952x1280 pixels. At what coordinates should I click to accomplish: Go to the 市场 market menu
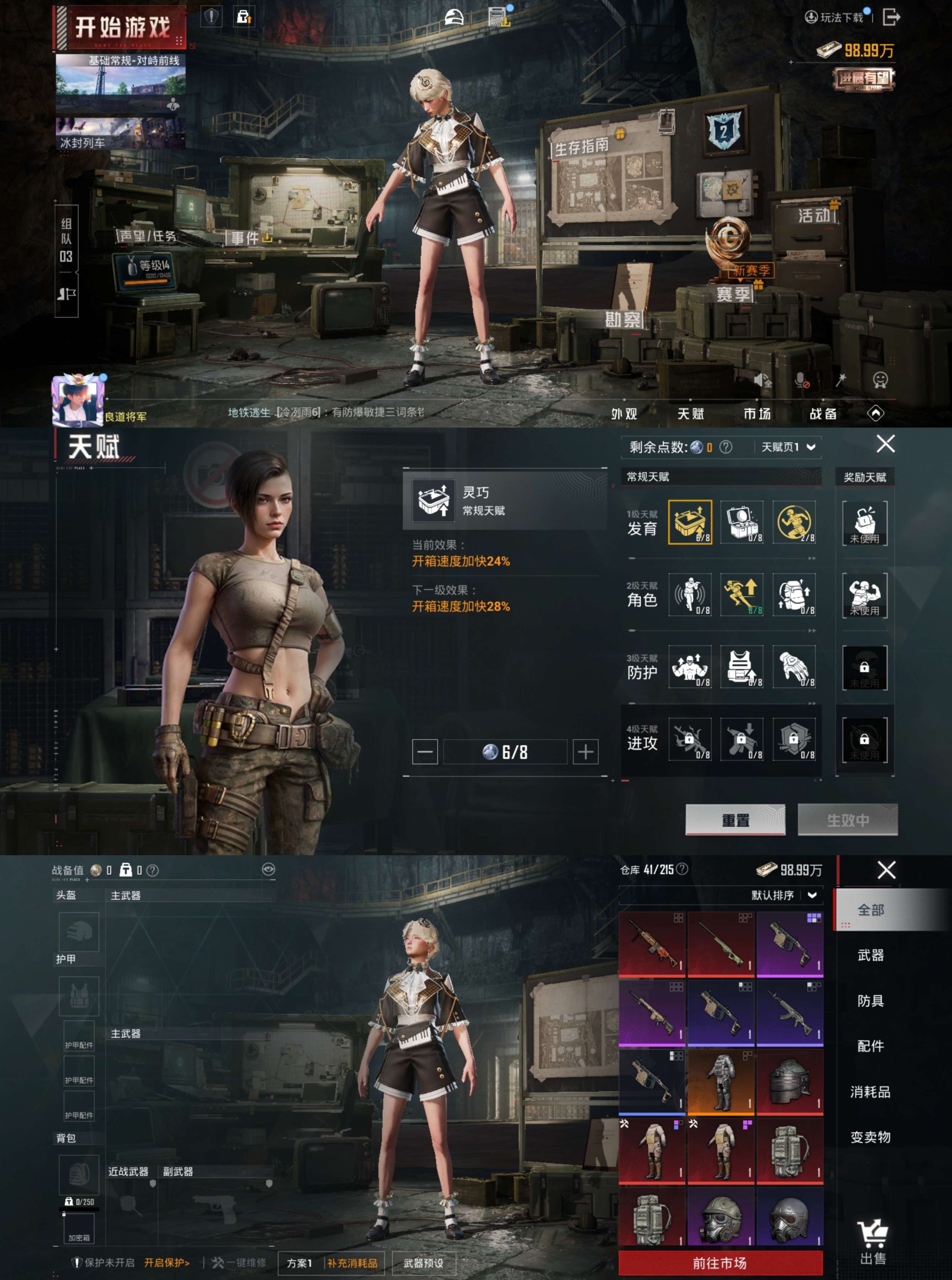point(757,413)
